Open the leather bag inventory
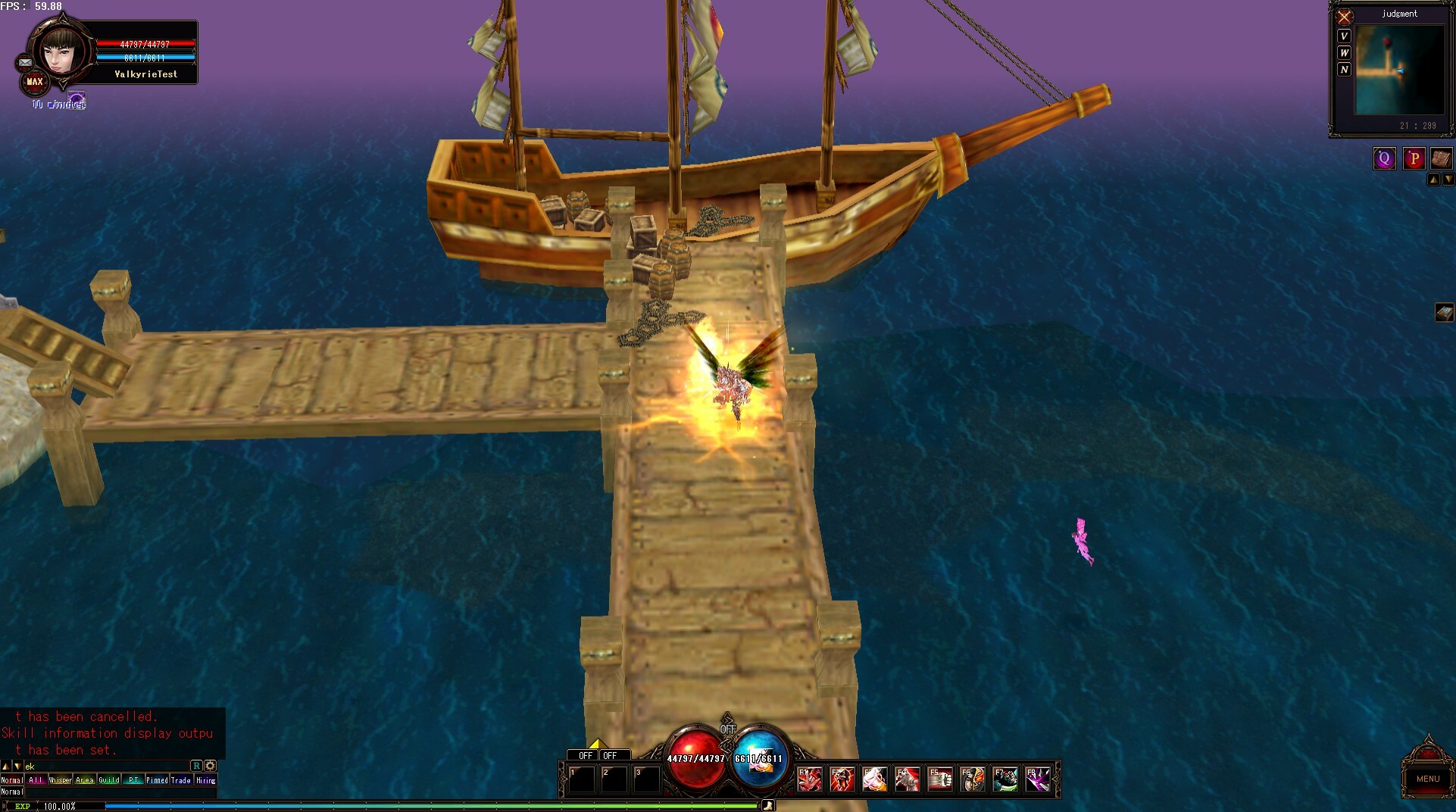1456x812 pixels. pyautogui.click(x=1441, y=158)
